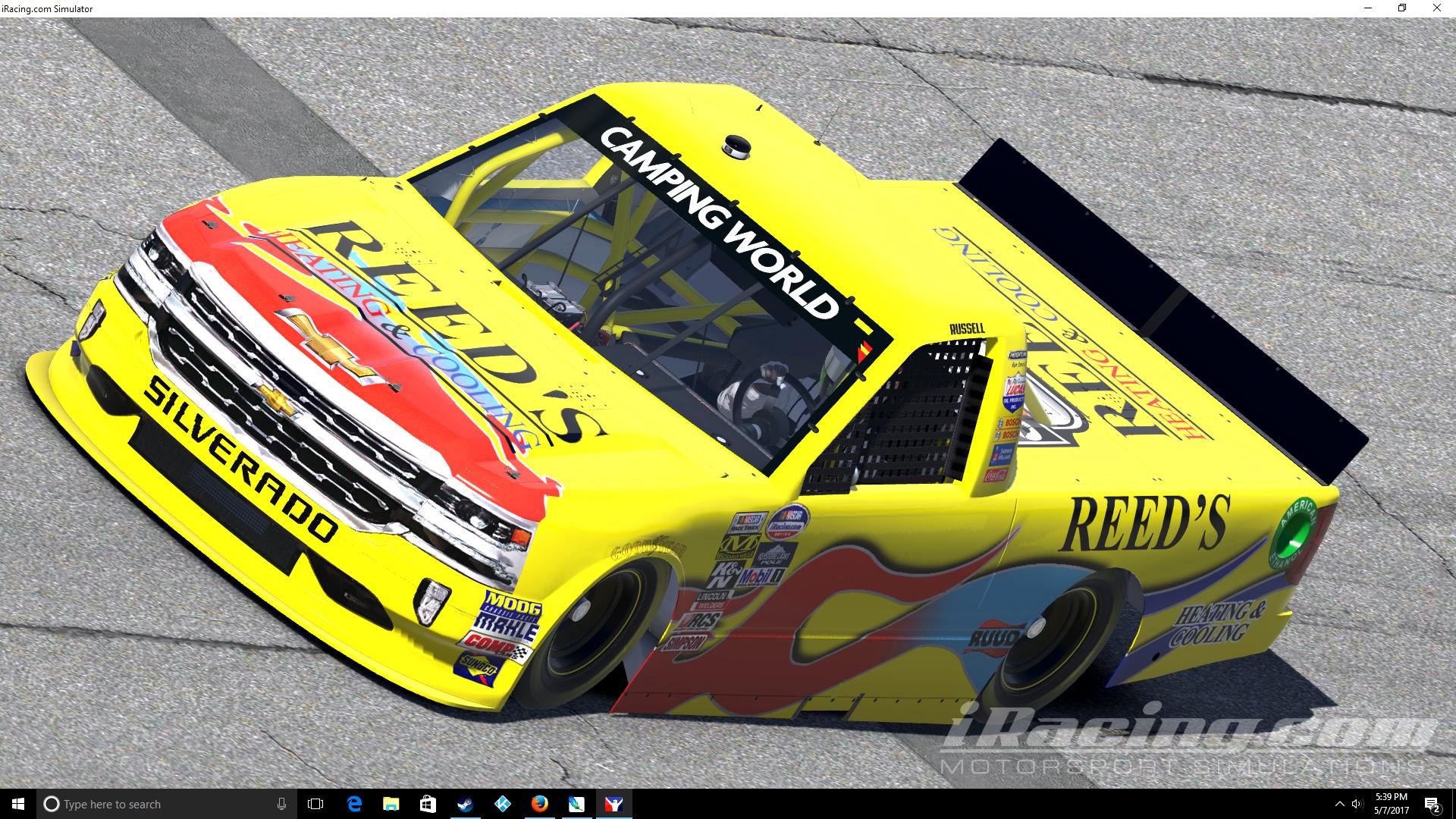Activate the microphone for voice search

pyautogui.click(x=281, y=804)
